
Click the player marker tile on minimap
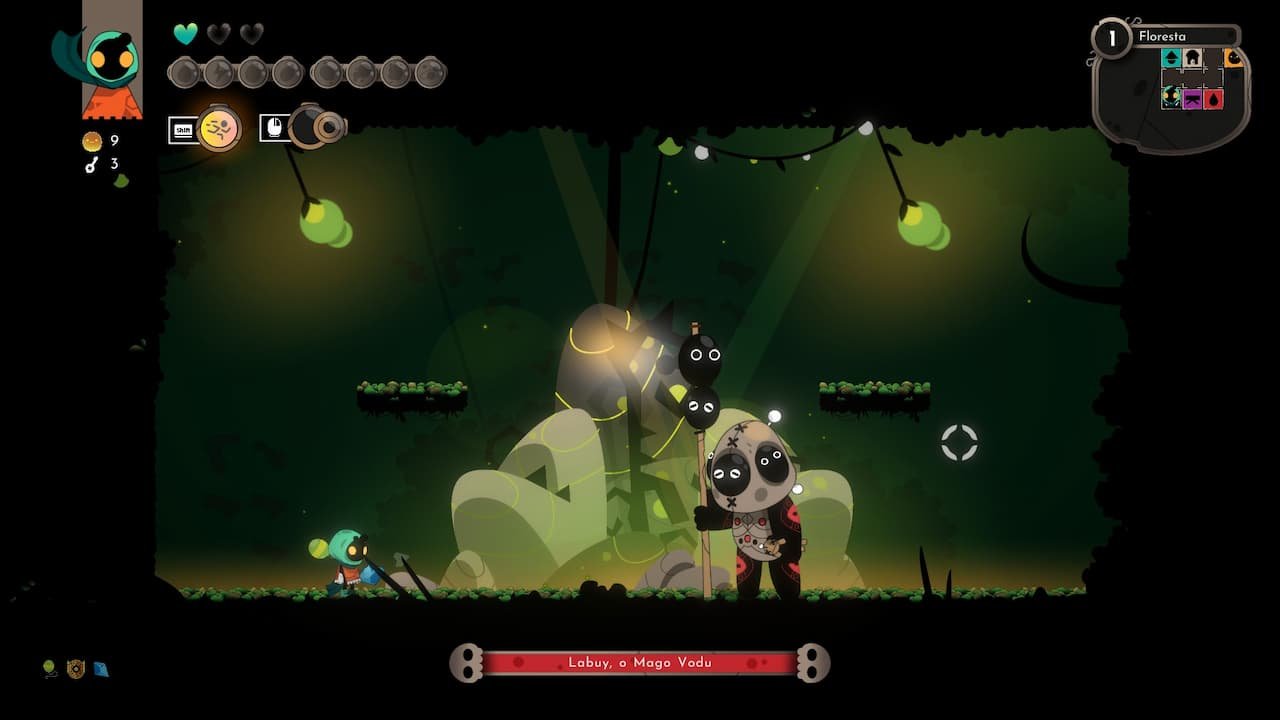click(1171, 98)
